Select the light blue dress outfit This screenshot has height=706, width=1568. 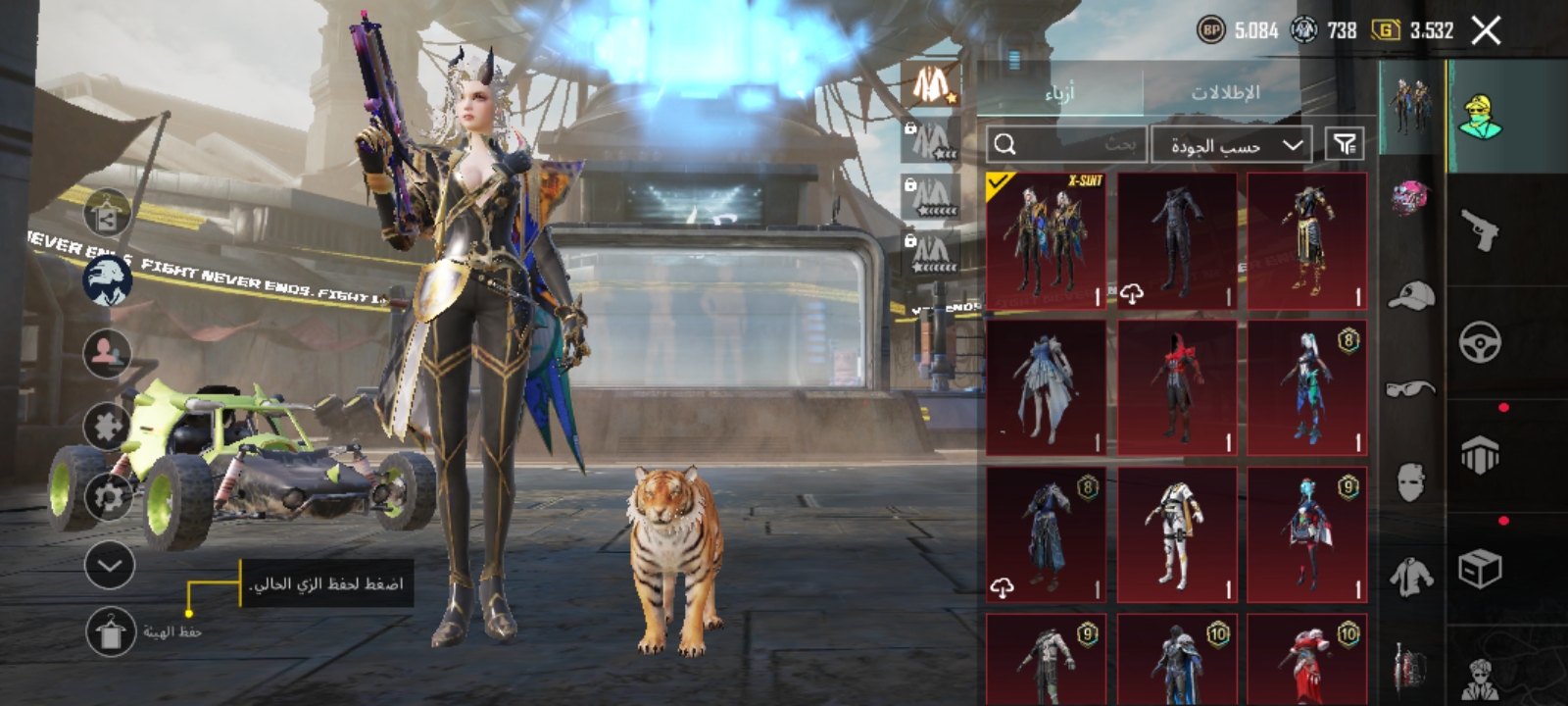(x=1046, y=388)
